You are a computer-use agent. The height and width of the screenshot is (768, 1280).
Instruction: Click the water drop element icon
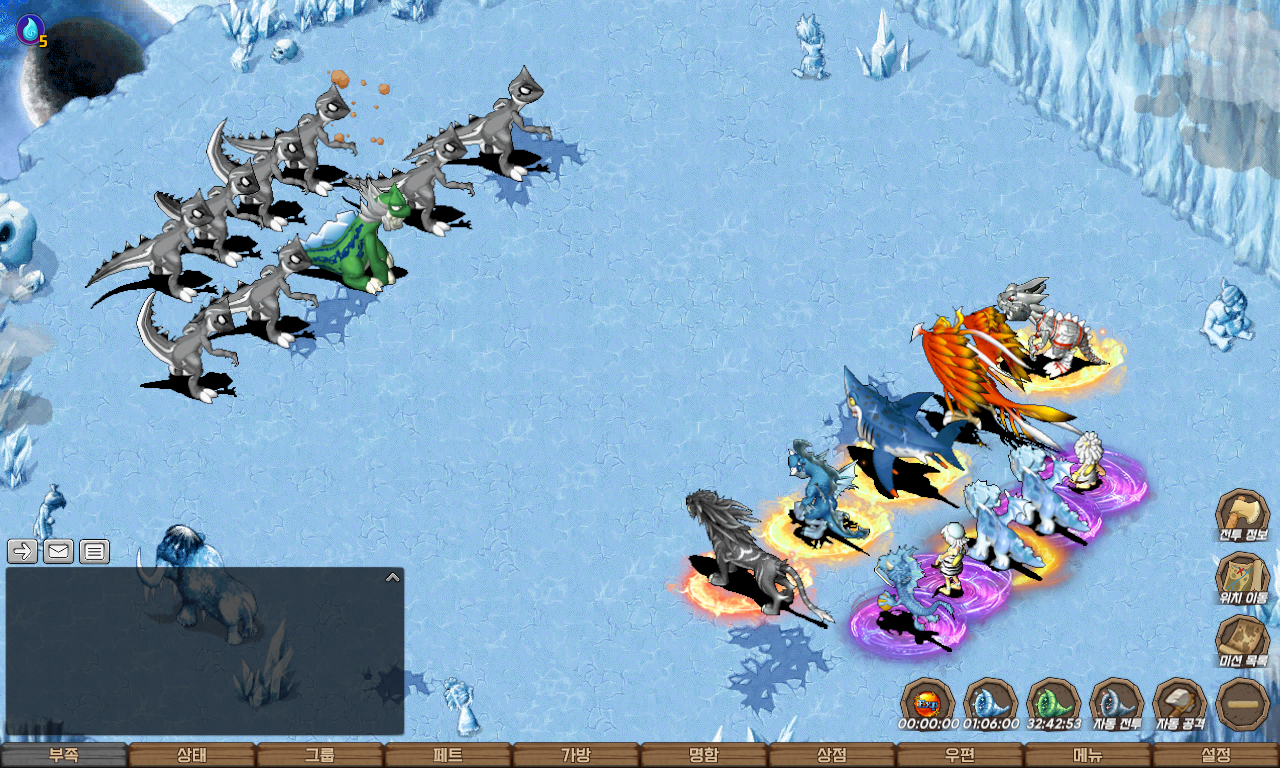tap(30, 29)
